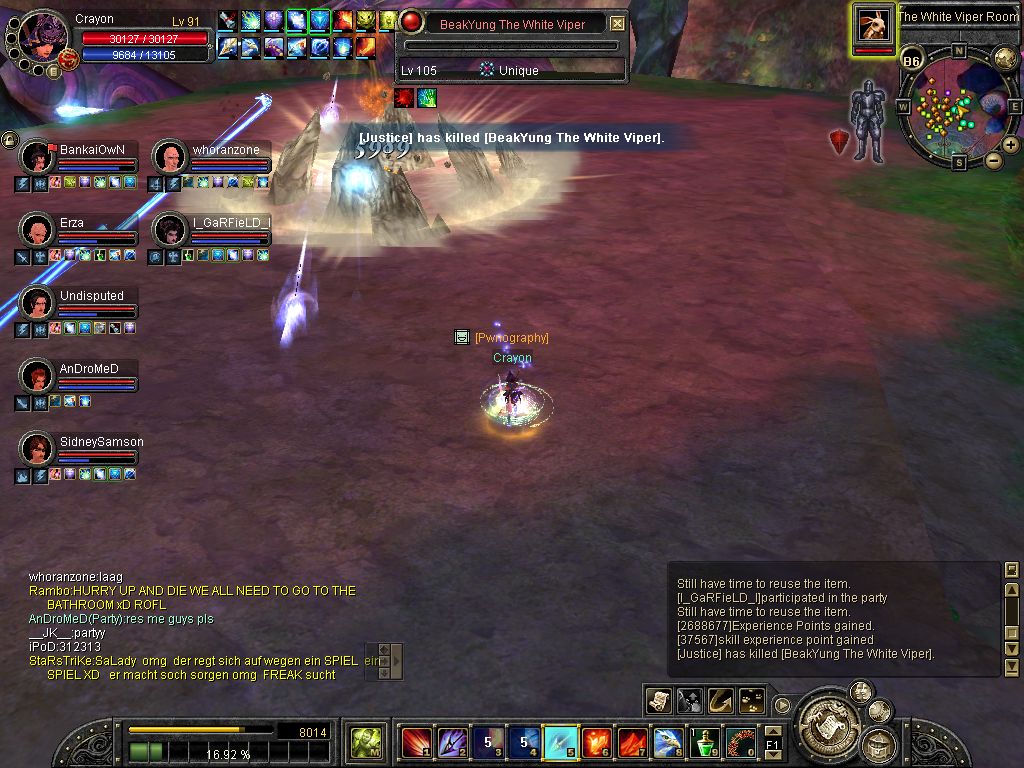
Task: Activate the eagle skill in hotbar slot 8
Action: click(668, 742)
